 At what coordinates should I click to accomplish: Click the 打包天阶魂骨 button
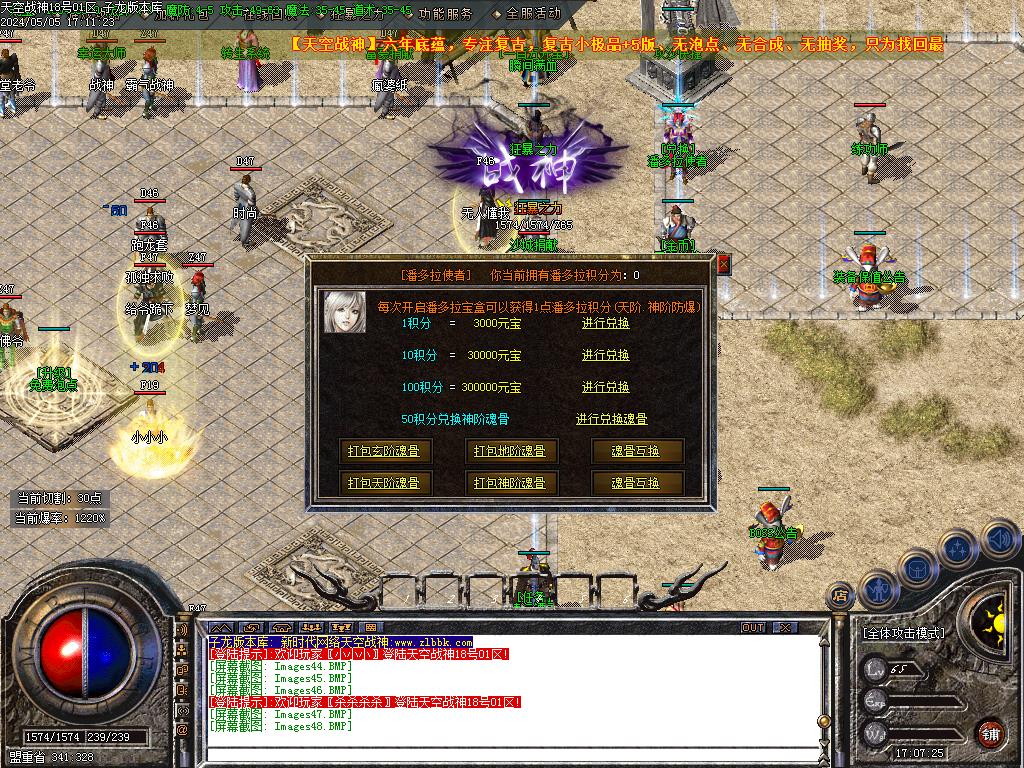click(x=383, y=483)
